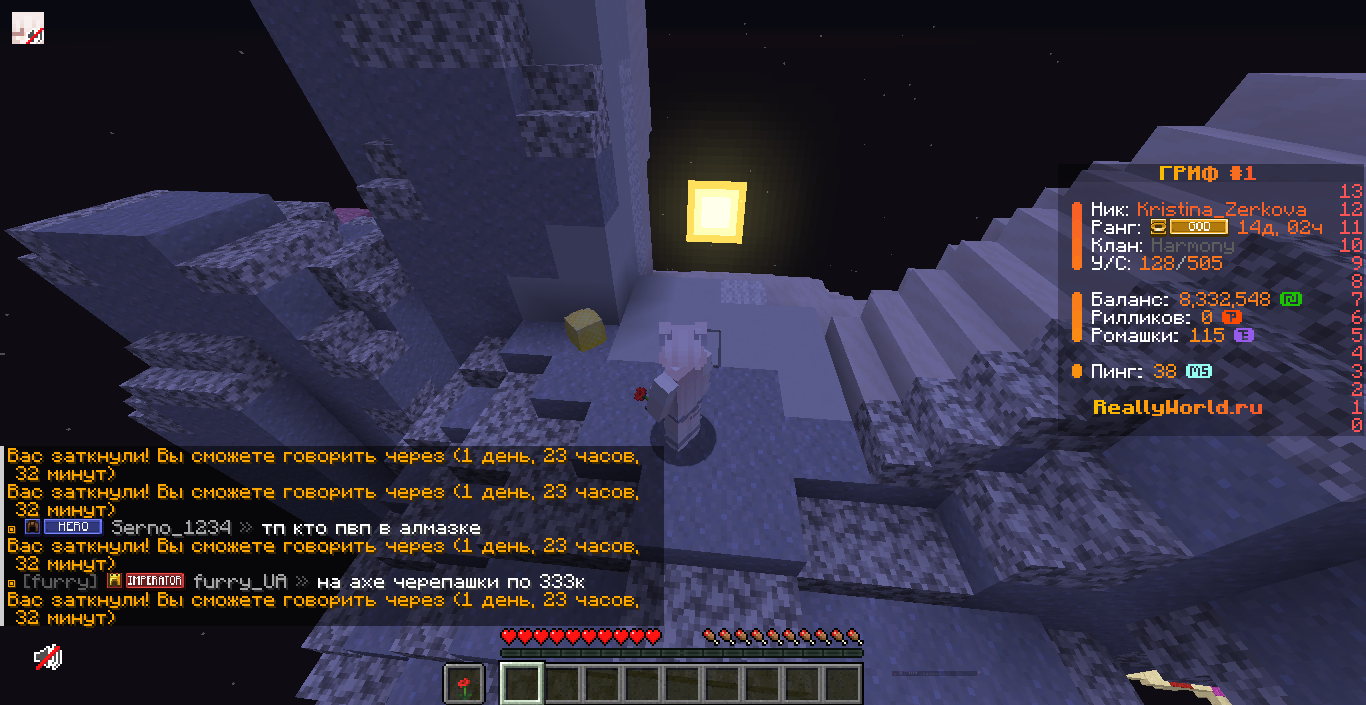
Task: Click the player head with muted speaker
Action: tap(27, 27)
